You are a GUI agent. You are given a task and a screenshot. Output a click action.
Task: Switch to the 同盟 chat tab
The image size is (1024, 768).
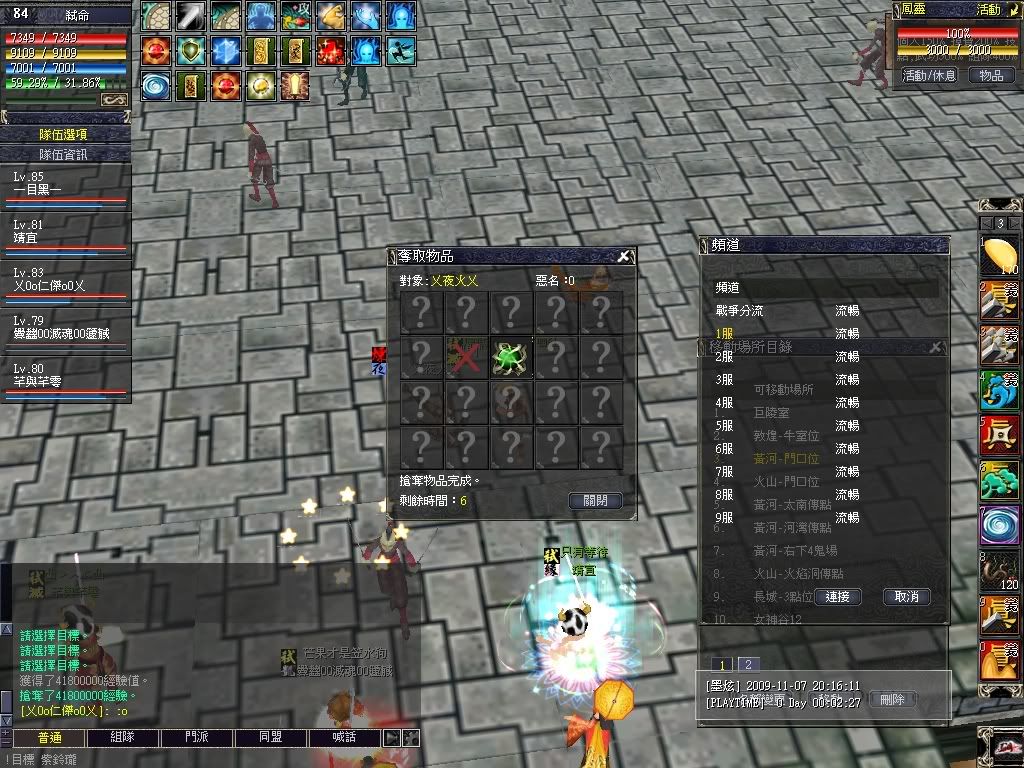[271, 737]
